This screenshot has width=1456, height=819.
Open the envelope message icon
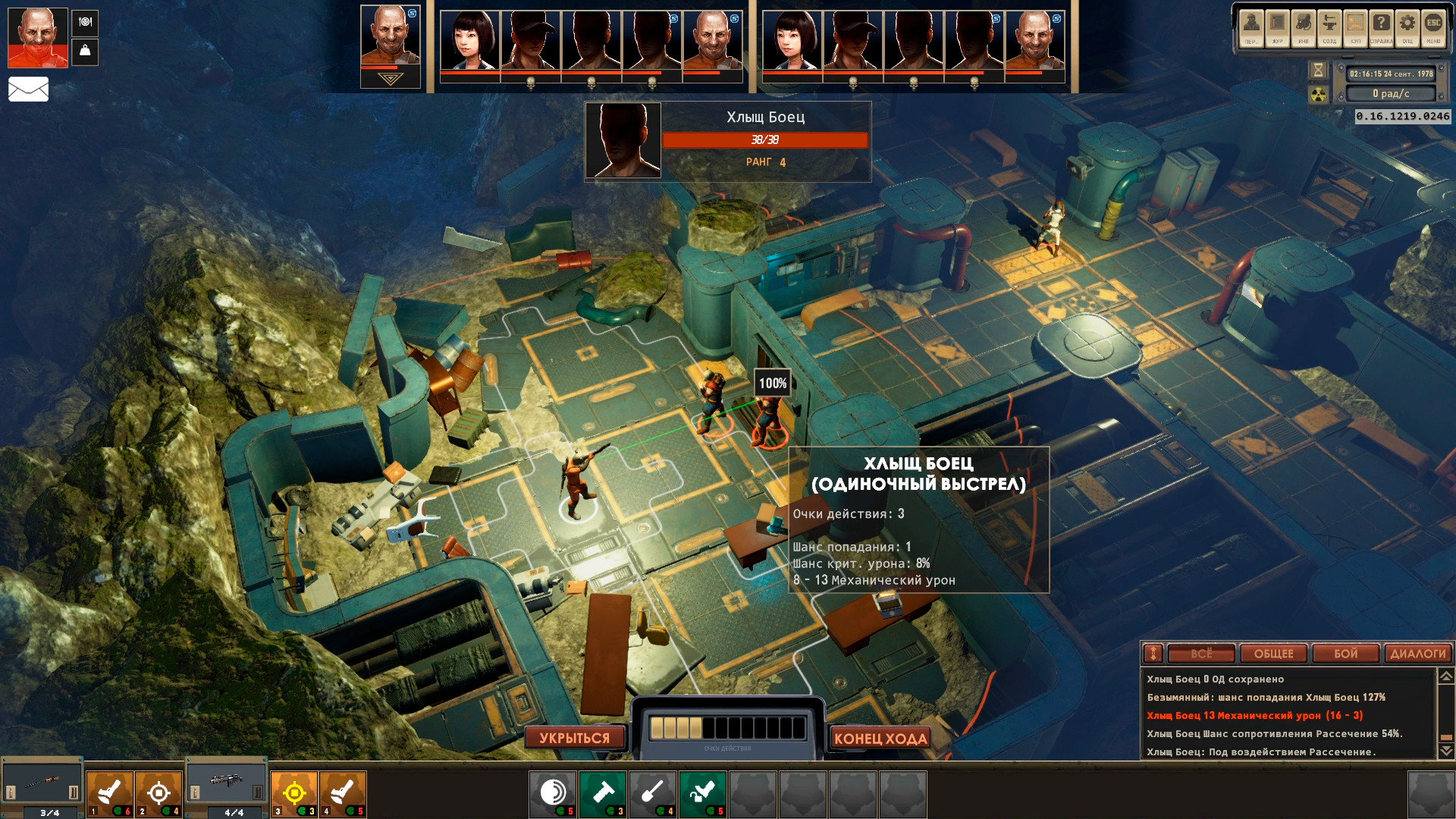pyautogui.click(x=28, y=89)
